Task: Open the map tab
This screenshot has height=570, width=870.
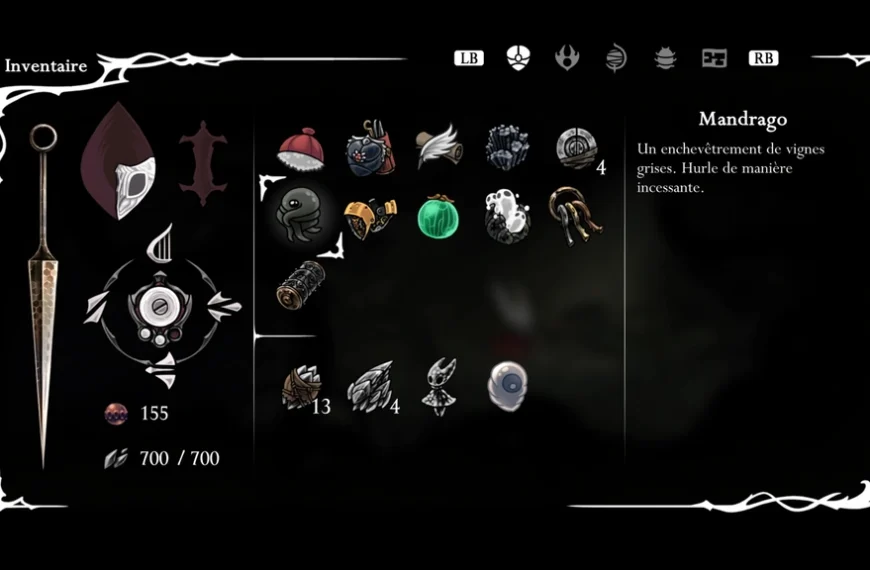Action: [714, 58]
